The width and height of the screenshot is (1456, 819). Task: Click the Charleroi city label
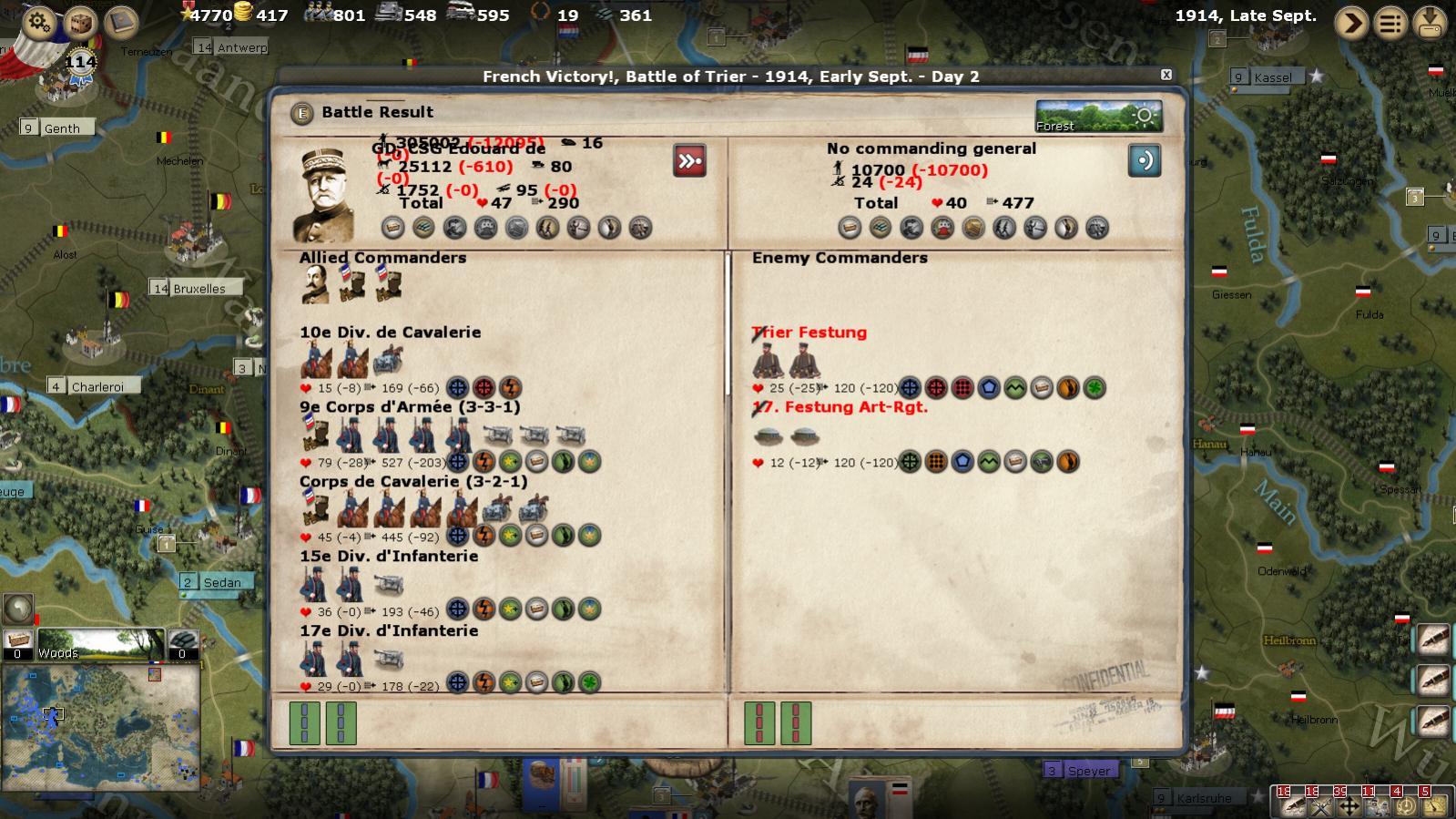[97, 386]
